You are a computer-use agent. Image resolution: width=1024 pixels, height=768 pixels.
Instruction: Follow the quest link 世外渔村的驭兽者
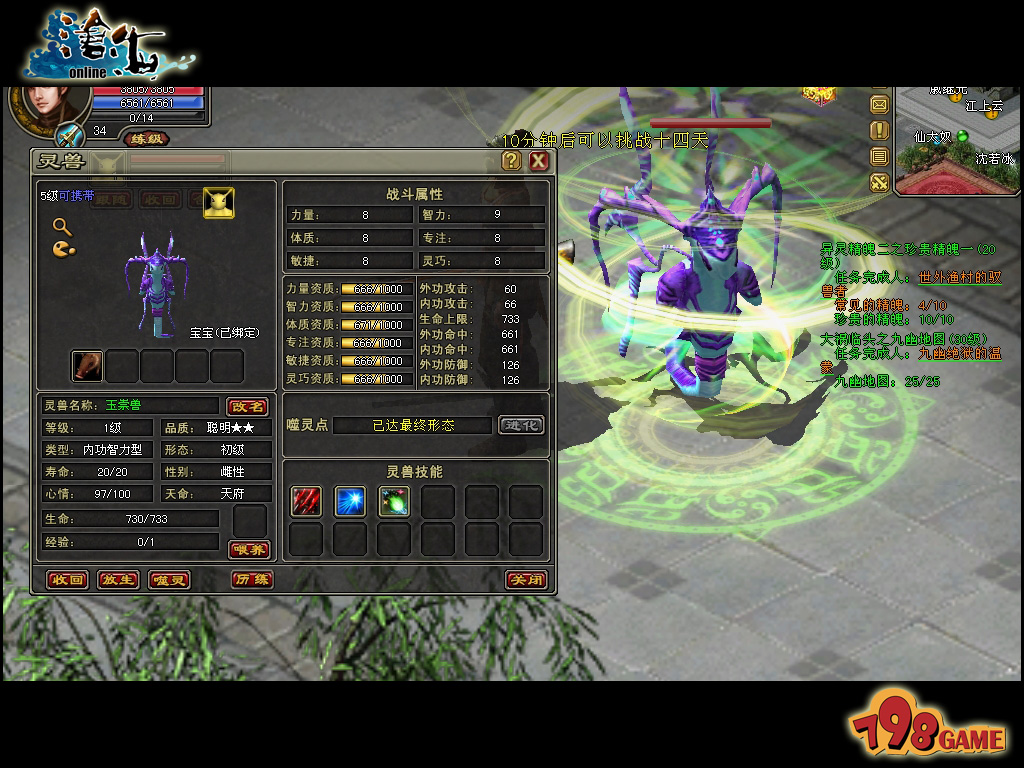959,277
